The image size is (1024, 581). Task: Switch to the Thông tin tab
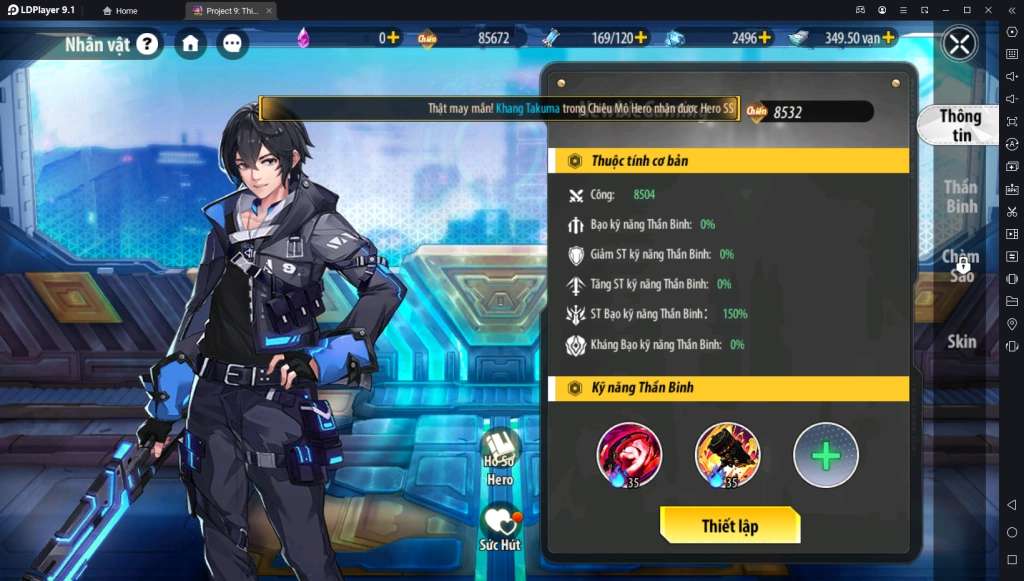tap(959, 125)
